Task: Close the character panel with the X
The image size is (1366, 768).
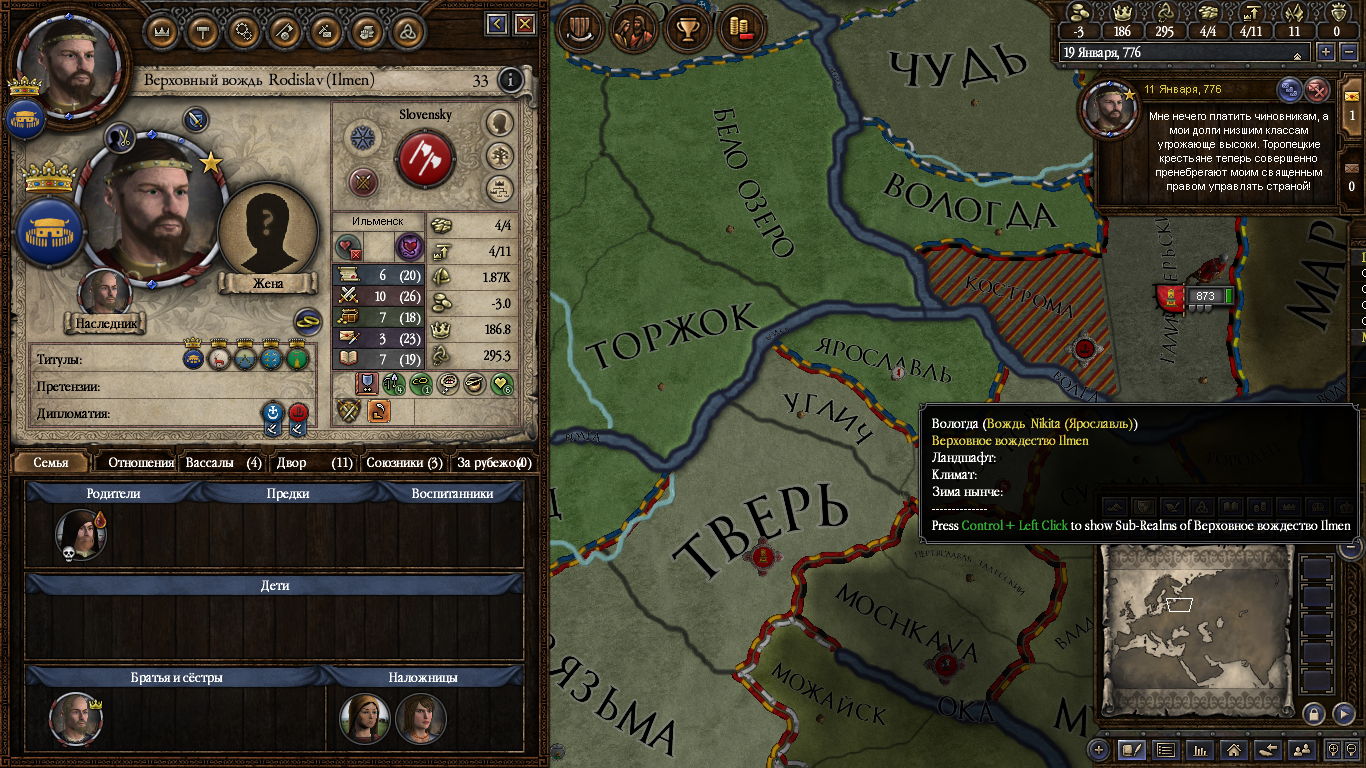Action: tap(524, 25)
